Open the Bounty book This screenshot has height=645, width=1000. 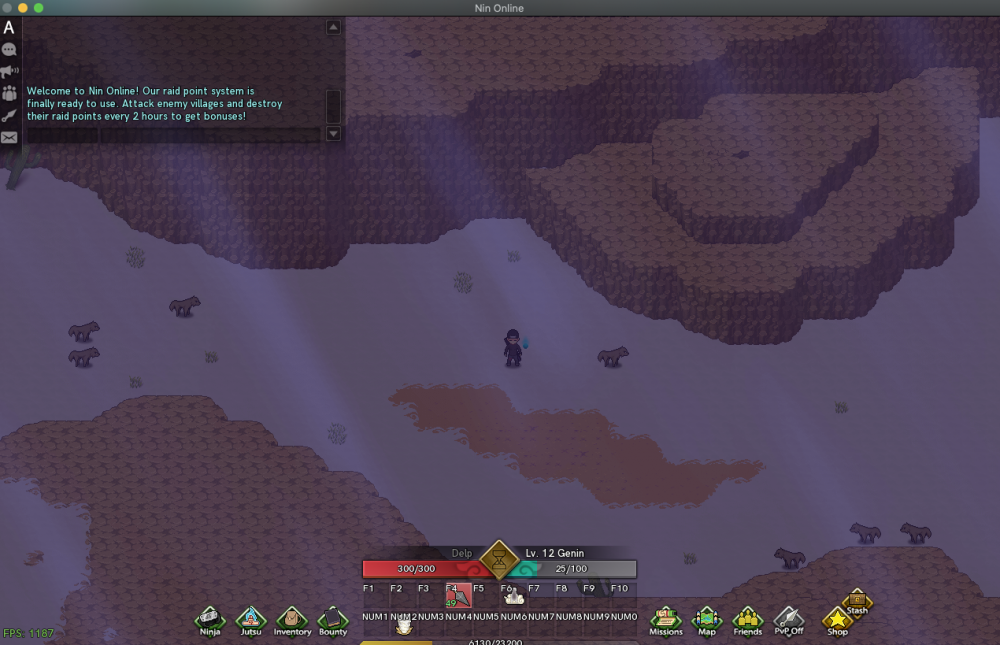tap(333, 619)
